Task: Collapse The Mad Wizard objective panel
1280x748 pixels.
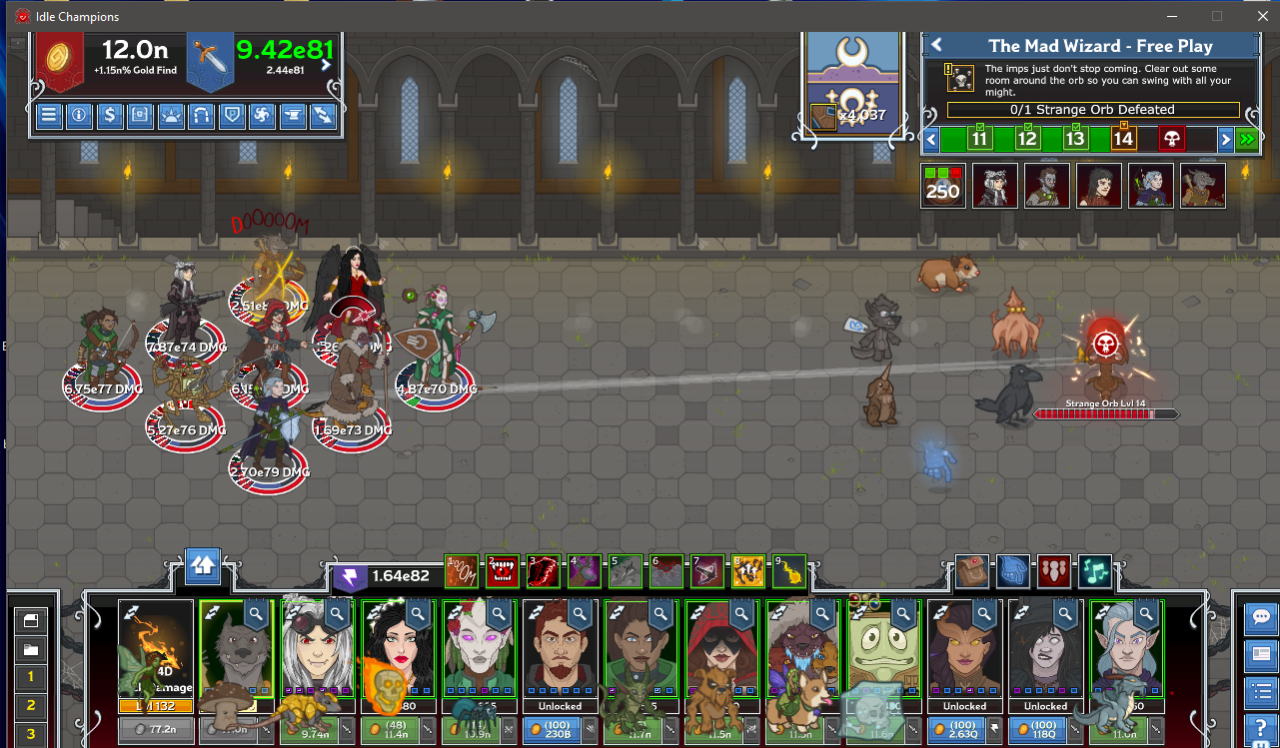Action: [x=937, y=45]
